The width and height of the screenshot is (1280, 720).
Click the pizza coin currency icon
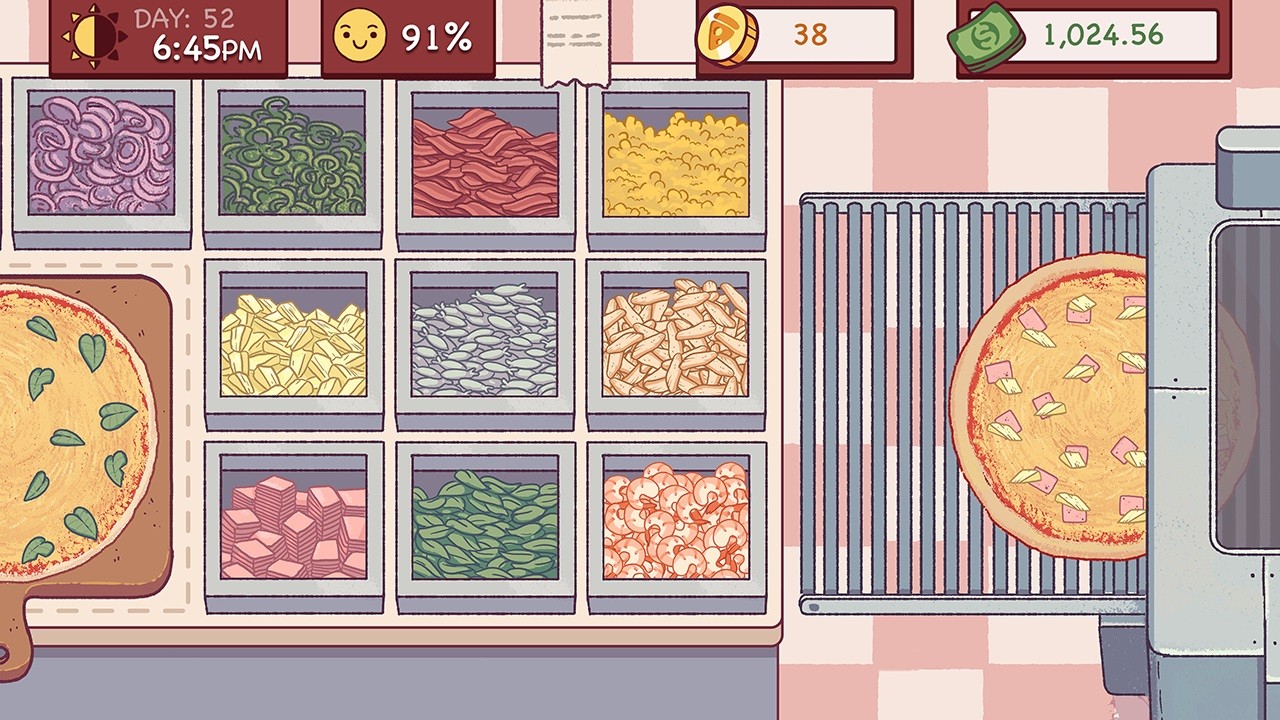[x=727, y=34]
